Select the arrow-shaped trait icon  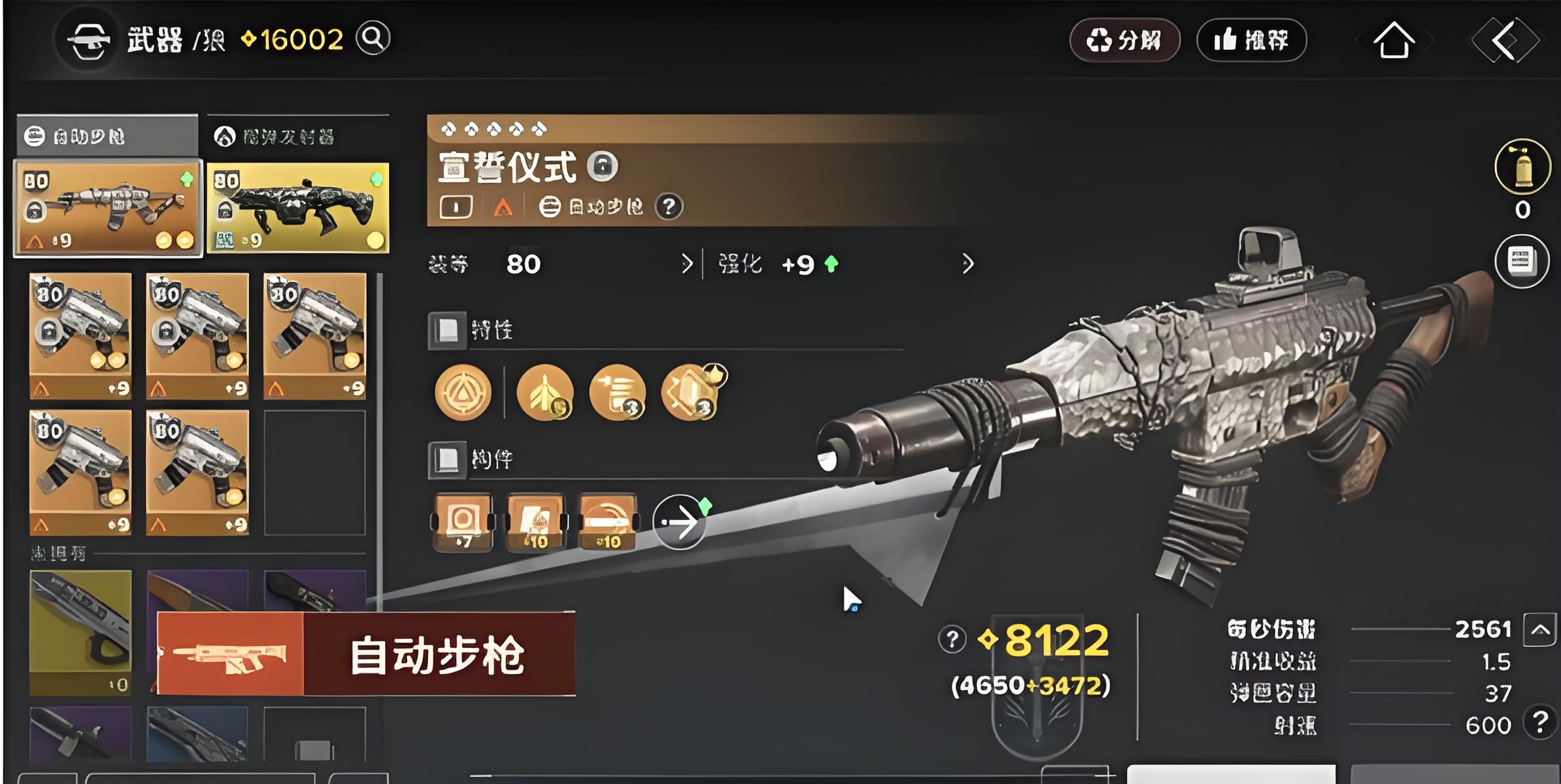coord(545,393)
